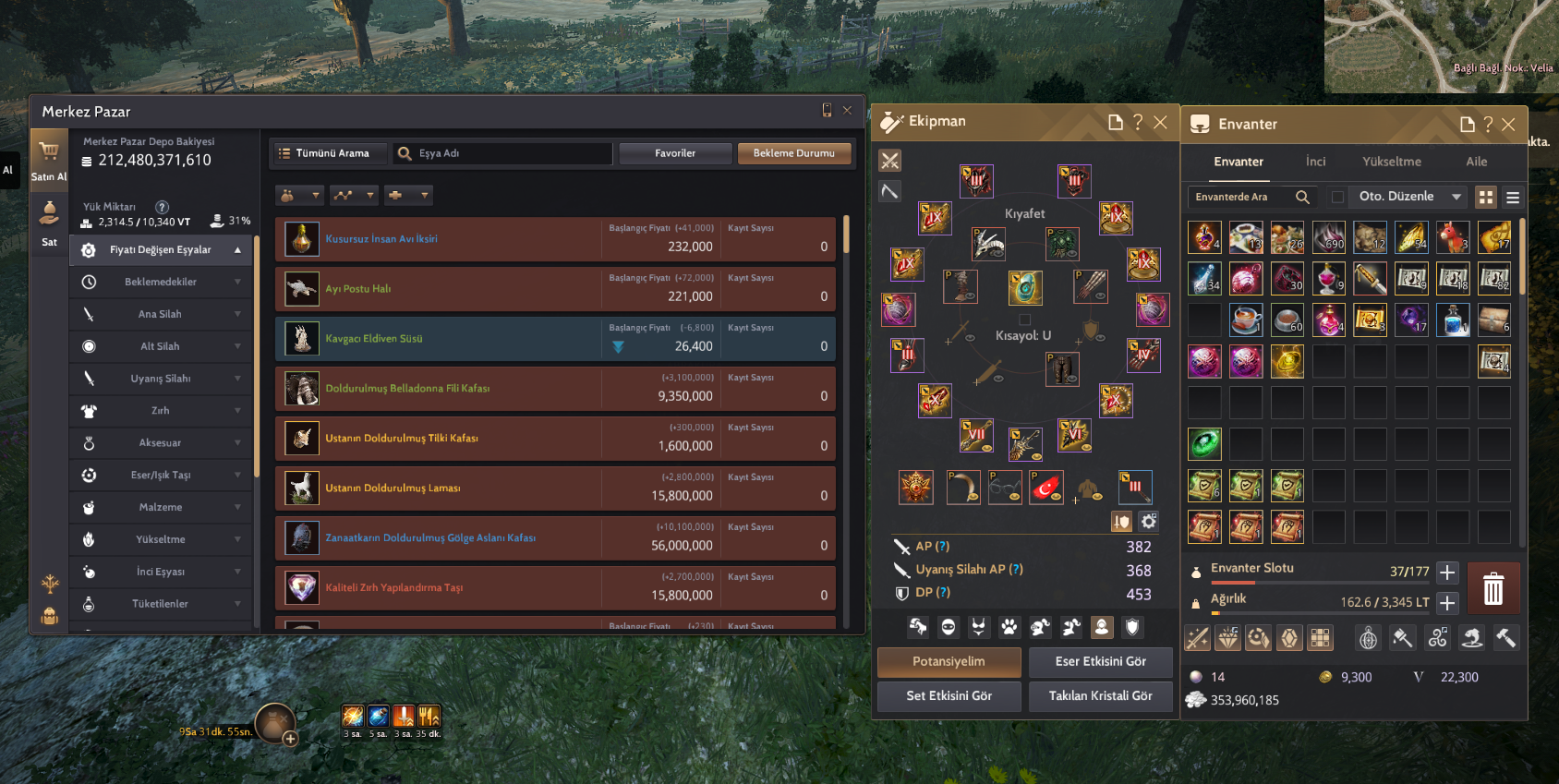This screenshot has height=784, width=1559.
Task: Open the grid view icon next to Oto. Düzenle
Action: pyautogui.click(x=1486, y=197)
